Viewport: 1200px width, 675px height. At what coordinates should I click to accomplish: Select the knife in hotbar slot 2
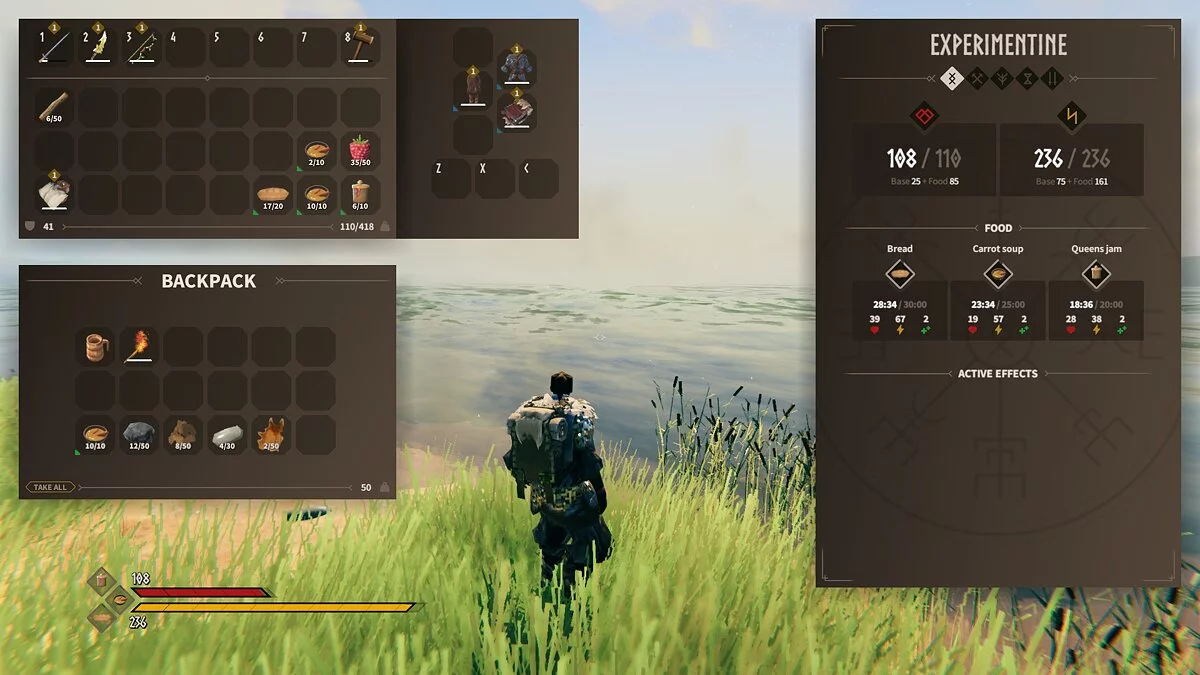click(97, 46)
